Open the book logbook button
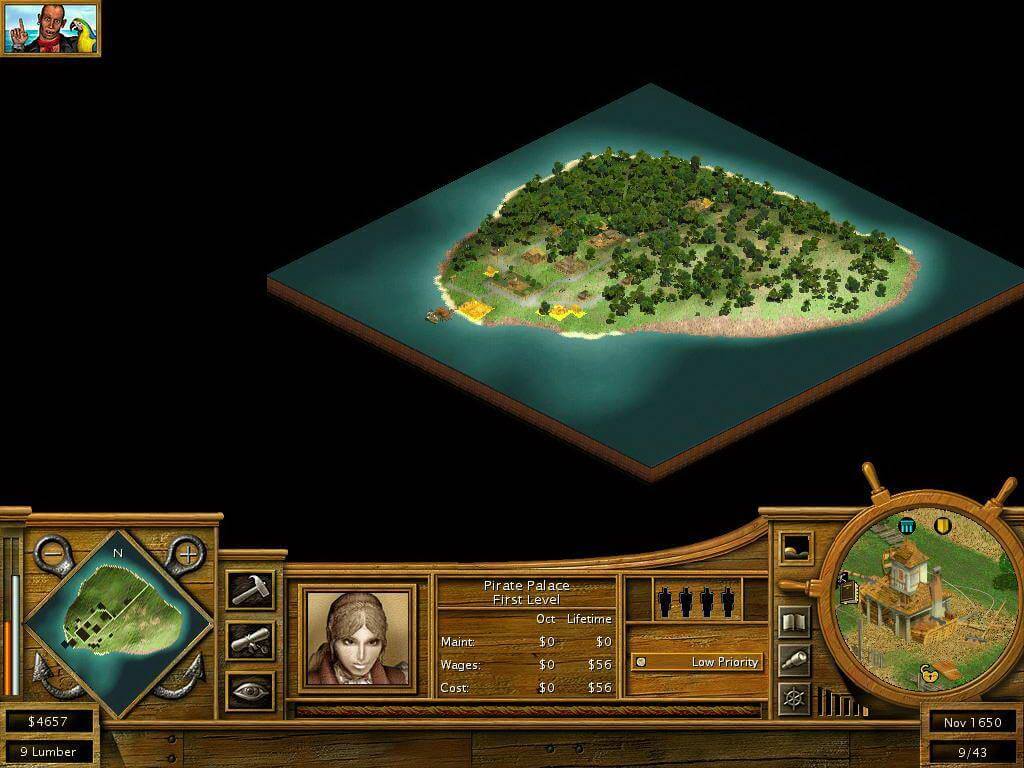The width and height of the screenshot is (1024, 768). pos(795,622)
